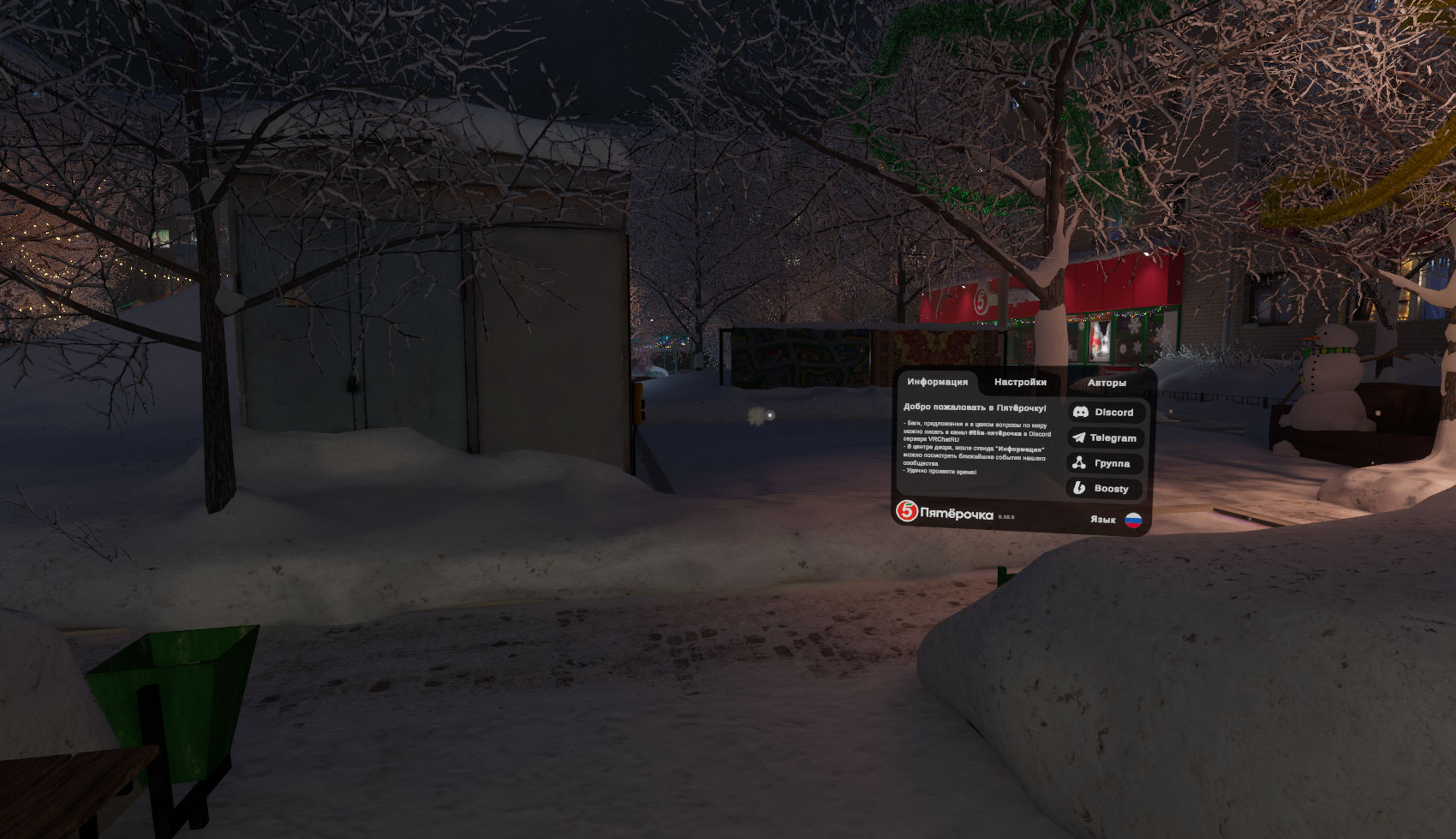
Task: Click the version number beside Пятёрочка
Action: pos(1005,515)
